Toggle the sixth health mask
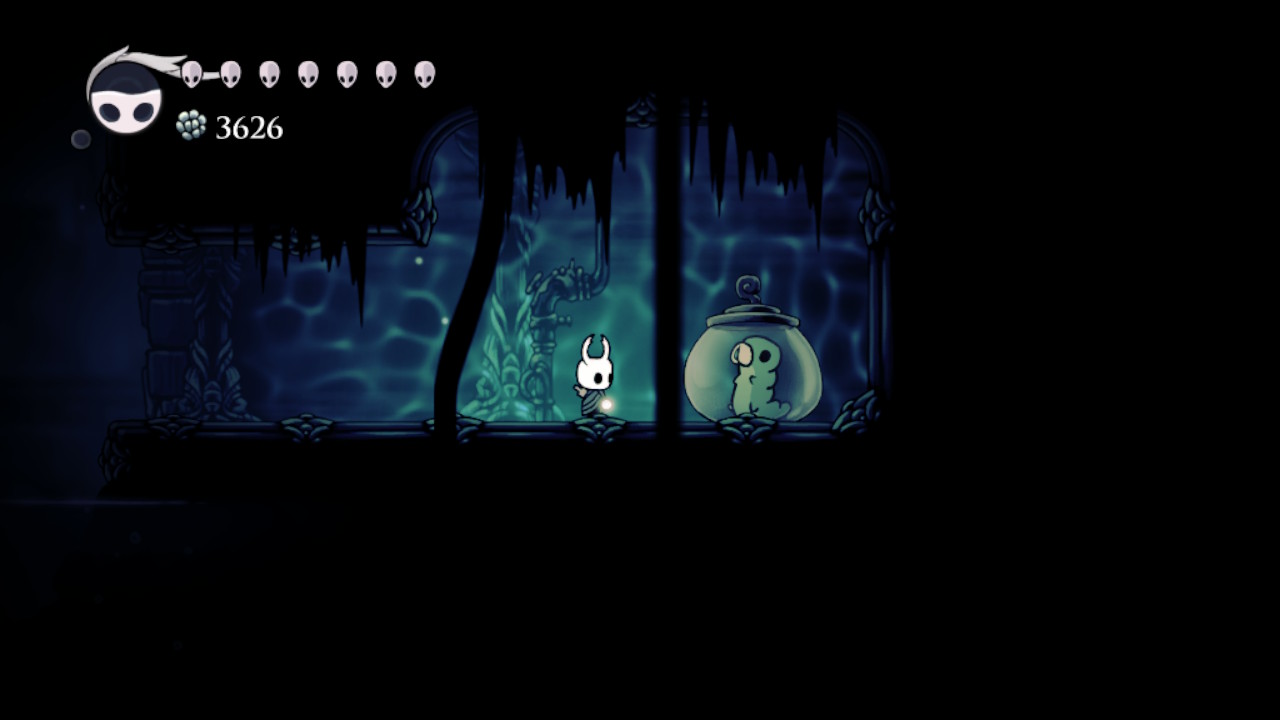1280x720 pixels. point(387,71)
